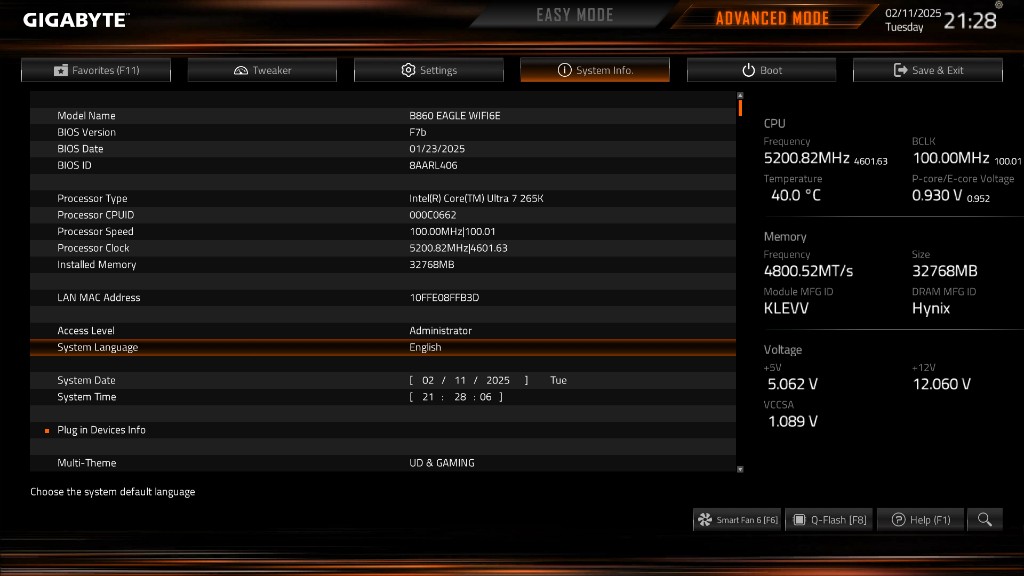The width and height of the screenshot is (1024, 576).
Task: Open Plug in Devices Info
Action: [101, 430]
